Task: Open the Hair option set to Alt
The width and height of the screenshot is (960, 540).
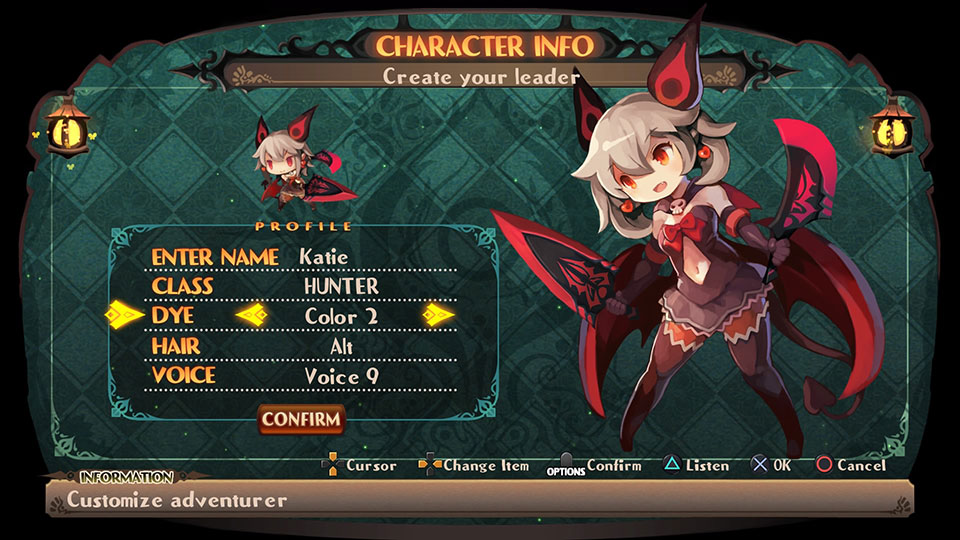Action: coord(300,346)
